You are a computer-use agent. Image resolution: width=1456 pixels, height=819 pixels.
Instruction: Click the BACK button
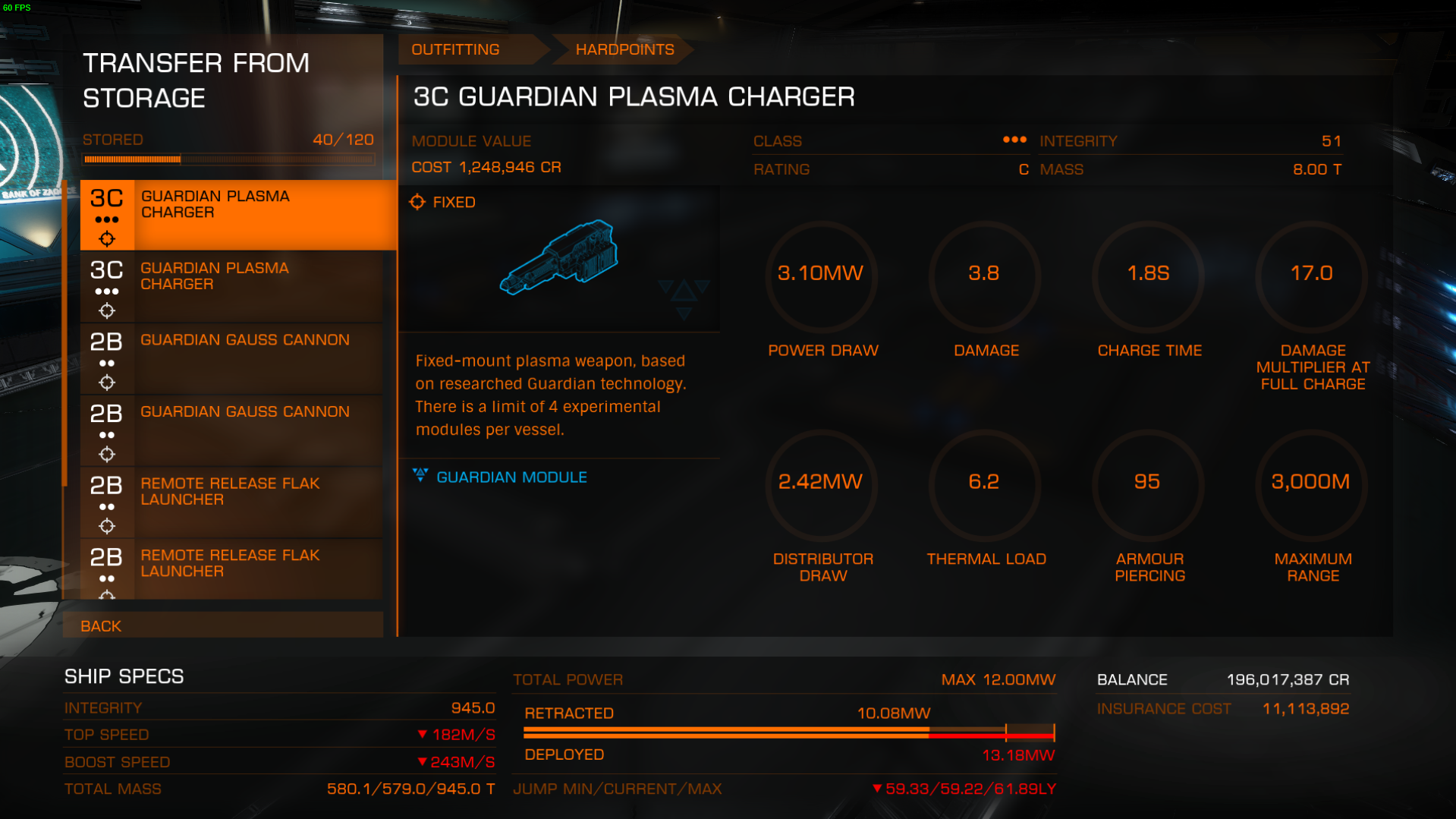pyautogui.click(x=101, y=625)
